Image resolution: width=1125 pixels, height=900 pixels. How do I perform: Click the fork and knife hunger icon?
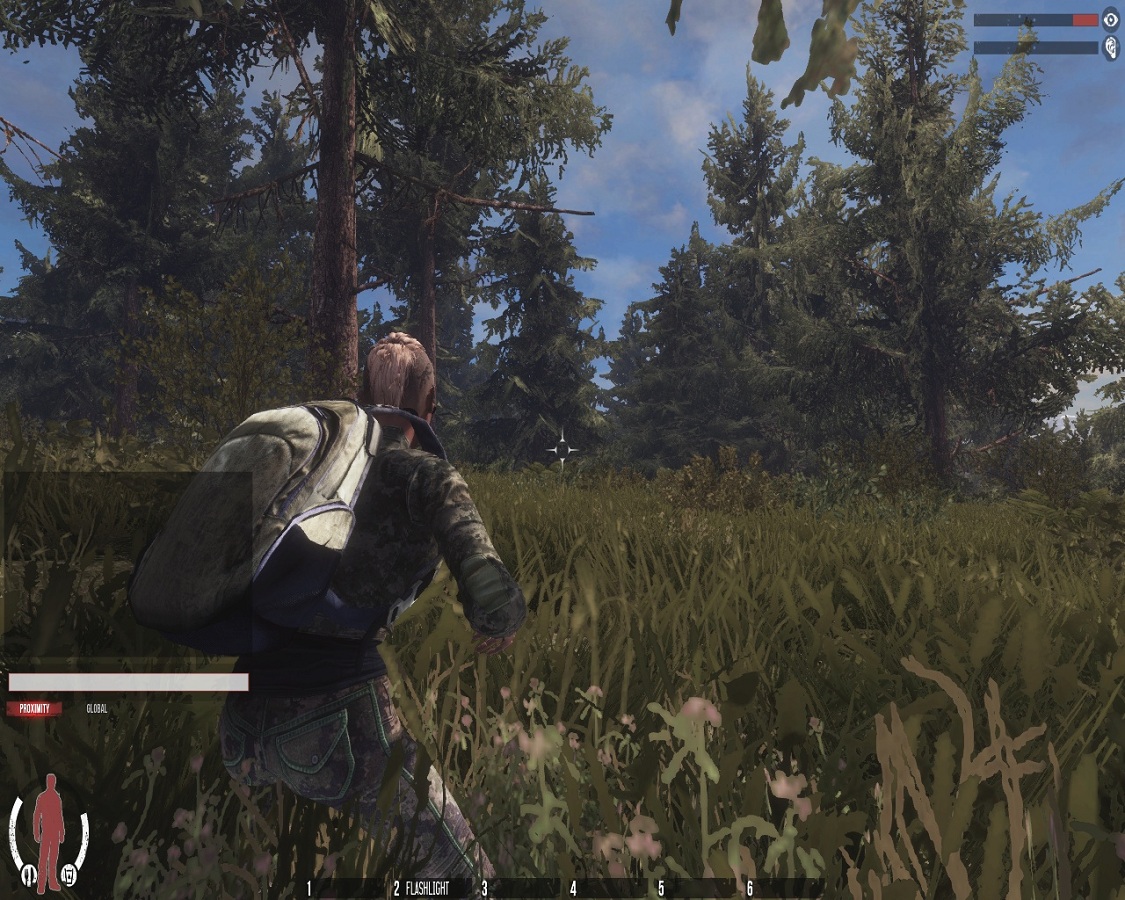point(30,878)
